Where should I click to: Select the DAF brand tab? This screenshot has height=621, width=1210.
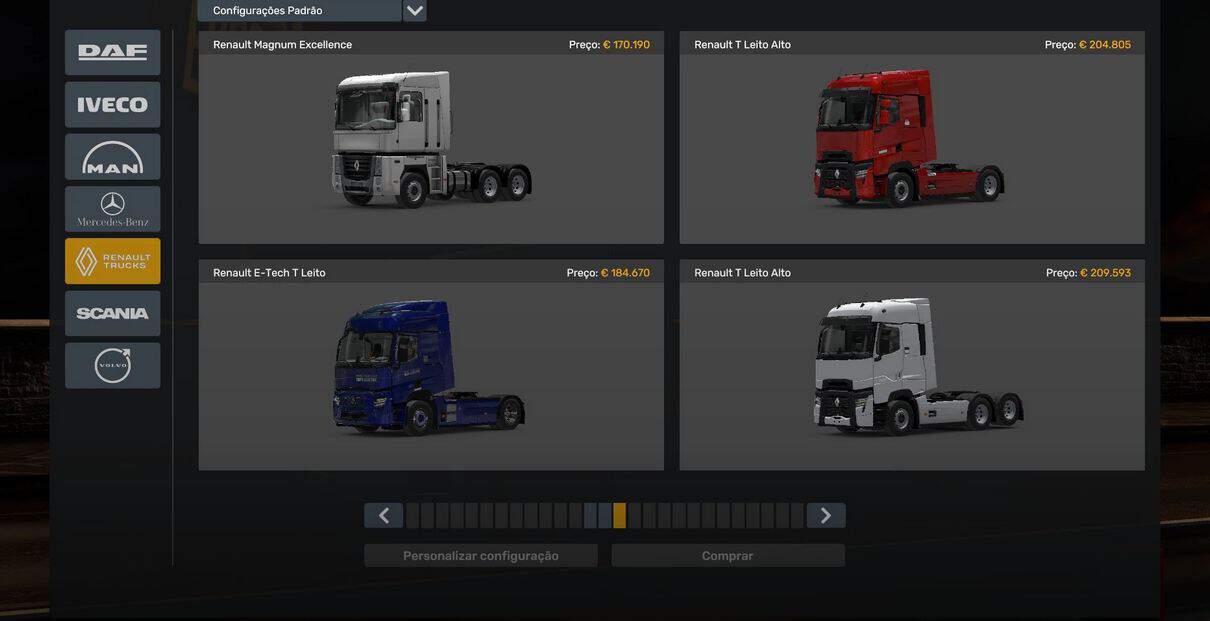pos(112,52)
